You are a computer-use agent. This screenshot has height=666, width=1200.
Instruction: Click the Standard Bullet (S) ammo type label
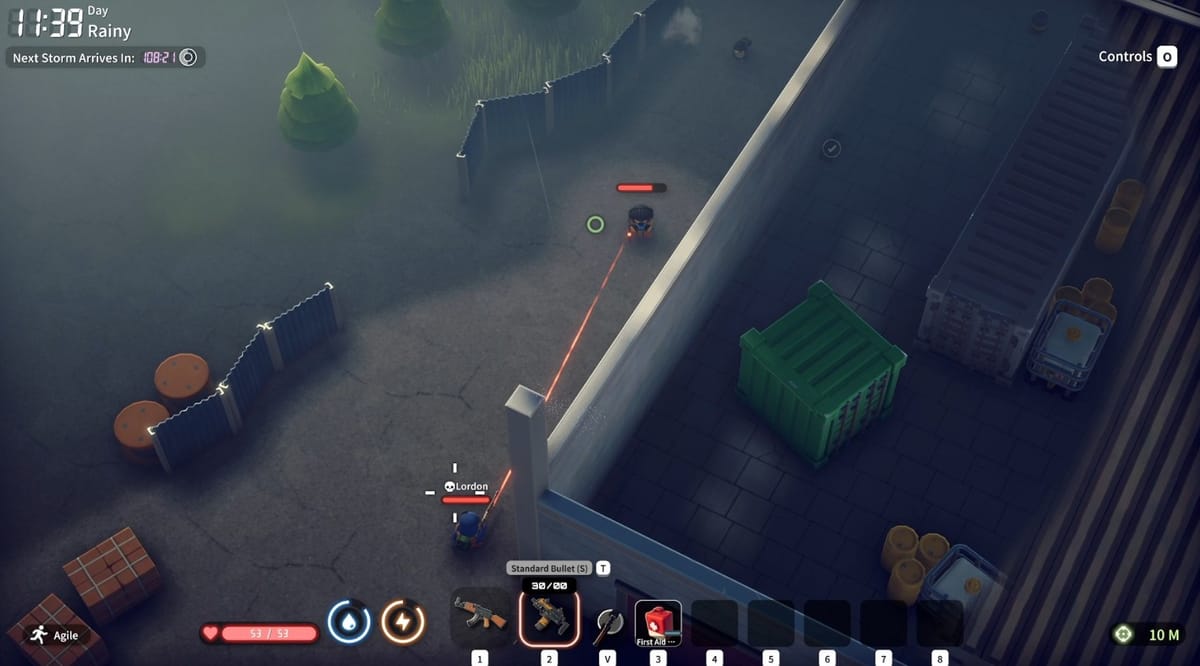(x=550, y=568)
